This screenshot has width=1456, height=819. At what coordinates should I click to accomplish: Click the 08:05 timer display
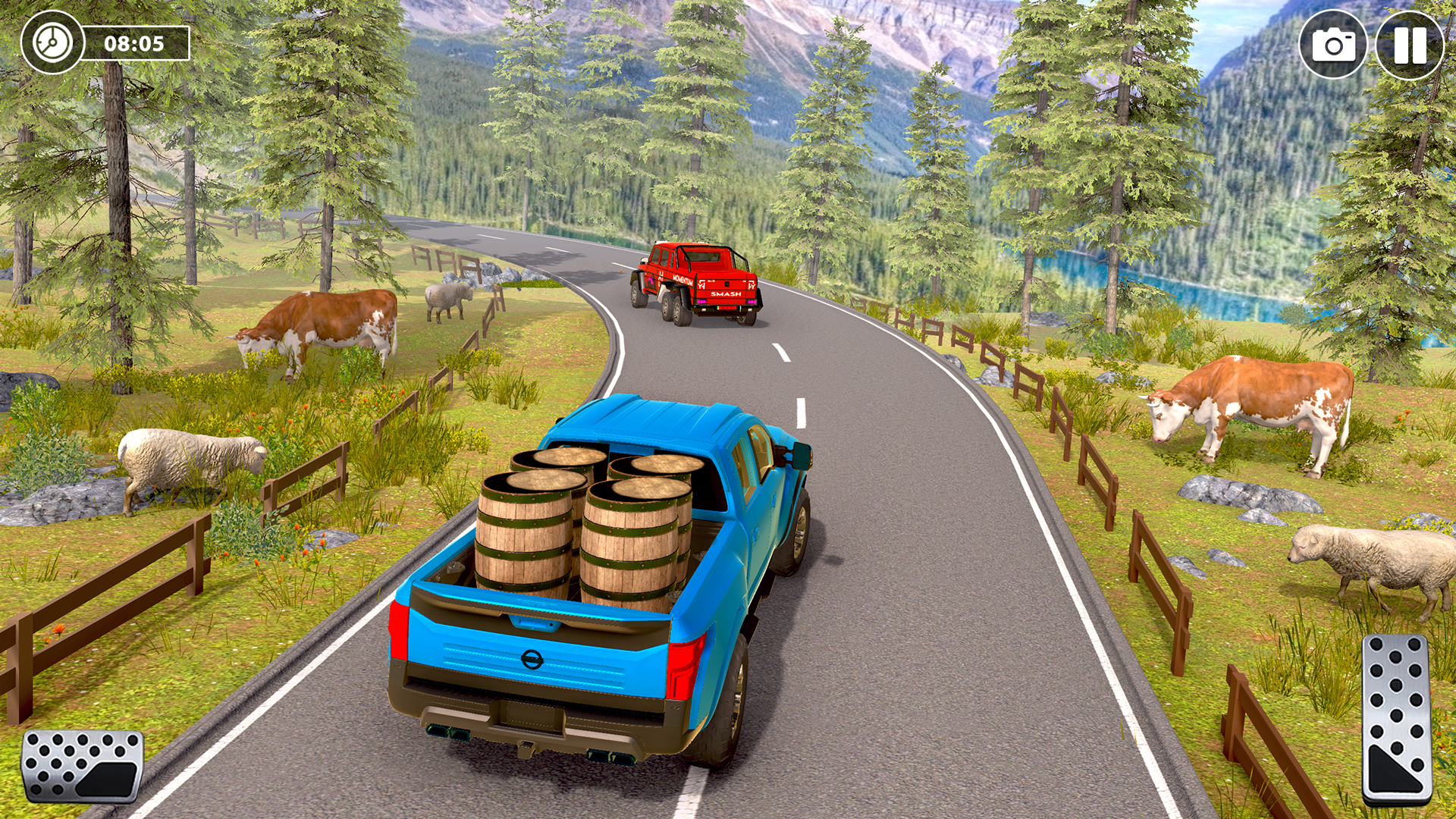[x=135, y=44]
